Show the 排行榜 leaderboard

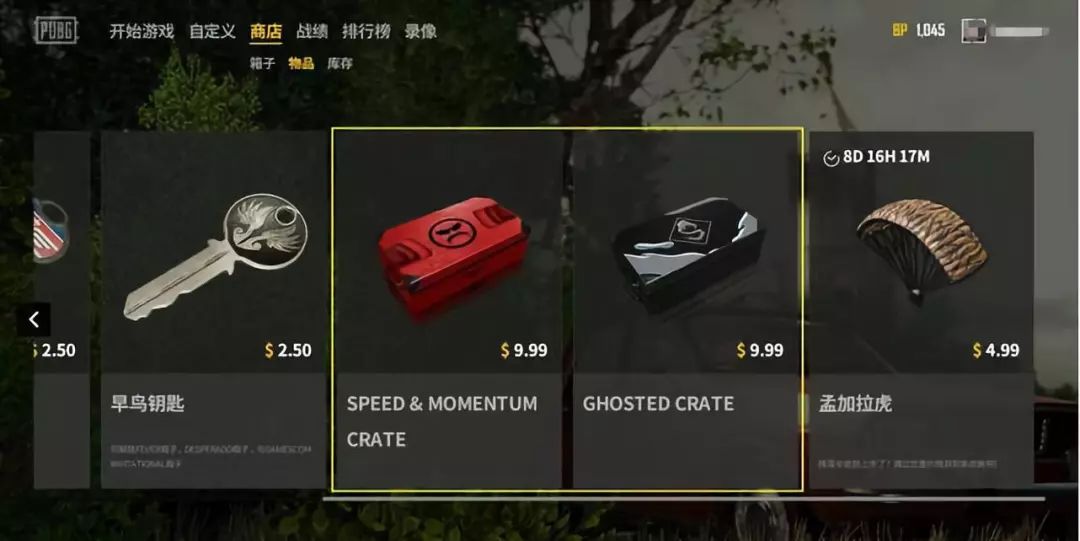click(365, 31)
